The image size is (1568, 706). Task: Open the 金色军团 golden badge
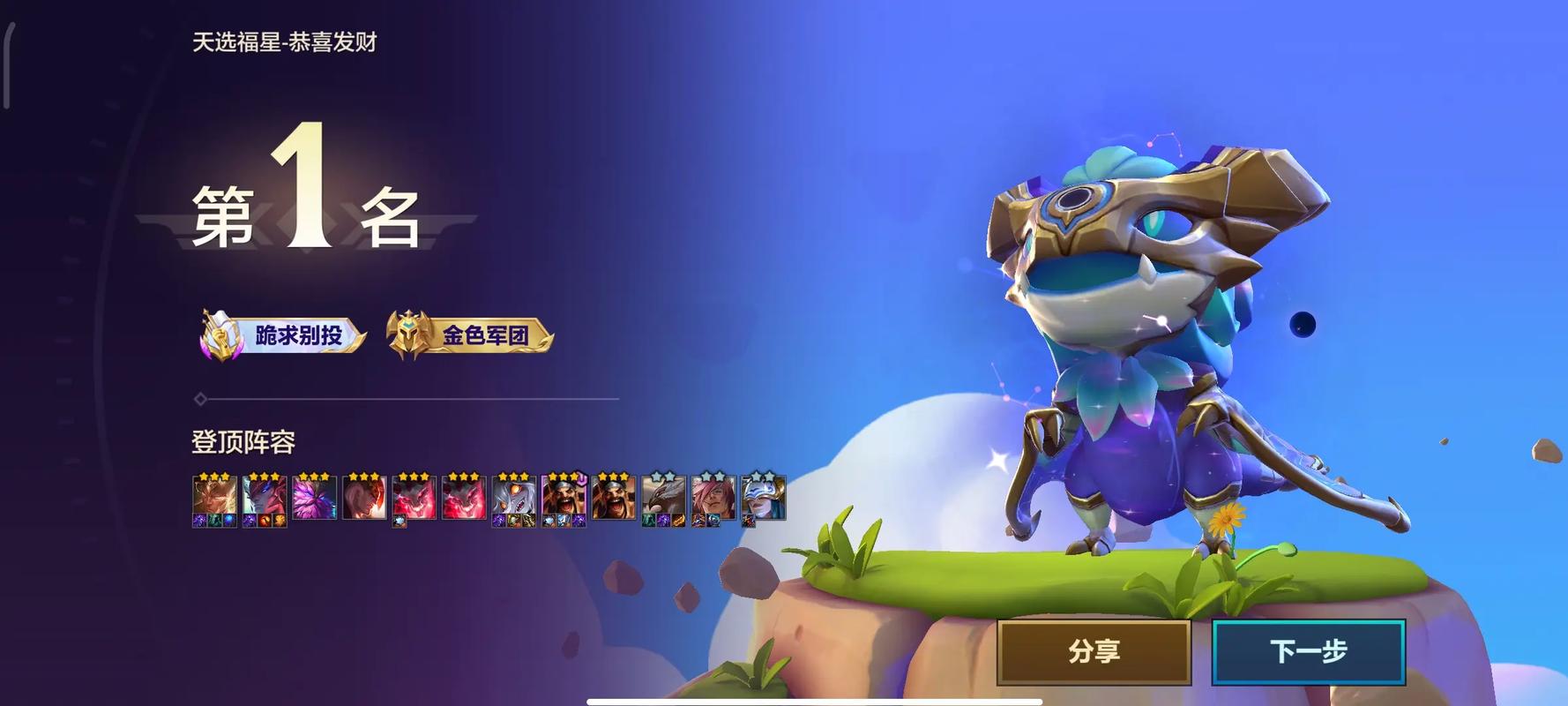pyautogui.click(x=471, y=335)
